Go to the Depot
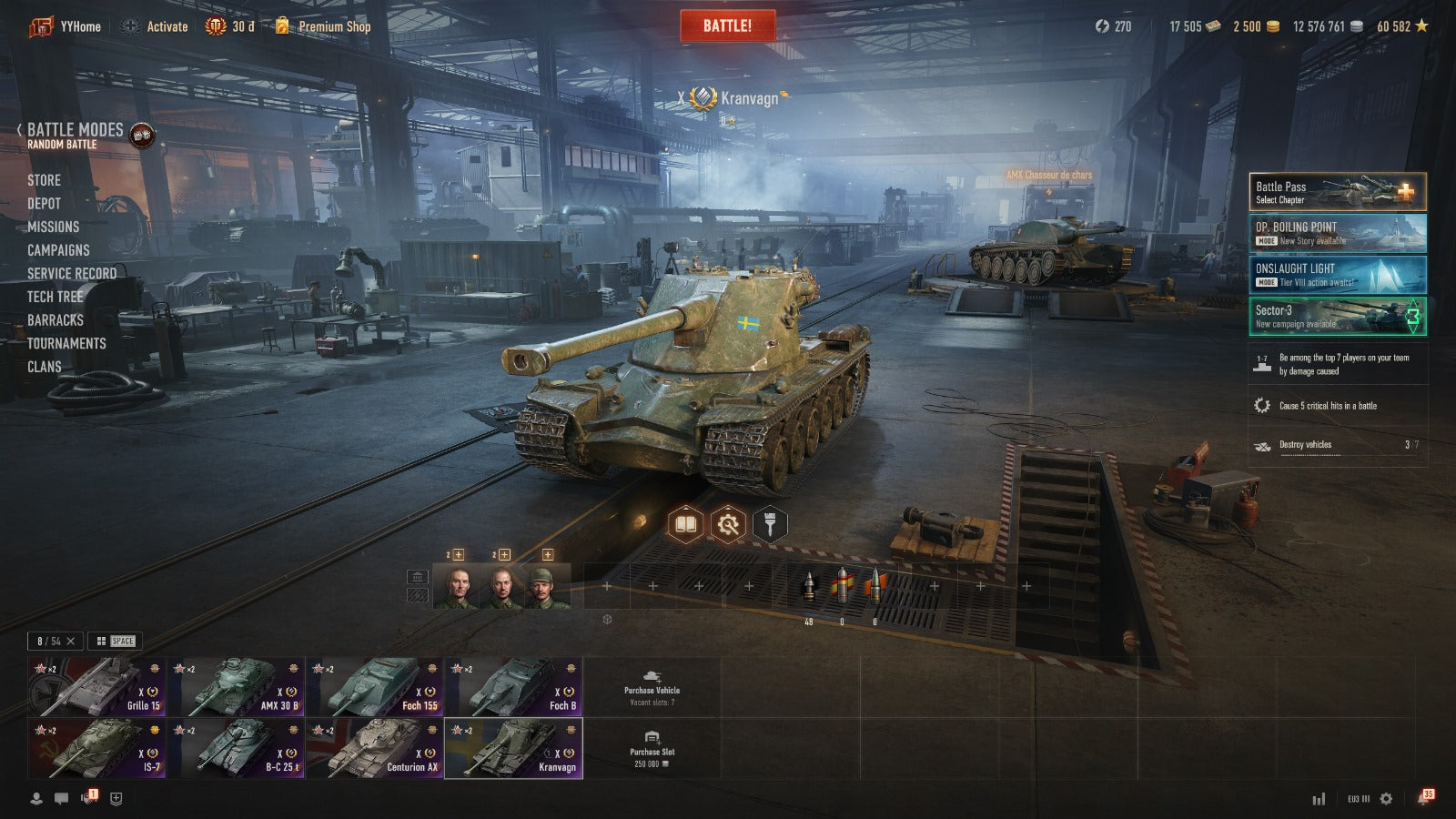The height and width of the screenshot is (819, 1456). (44, 204)
